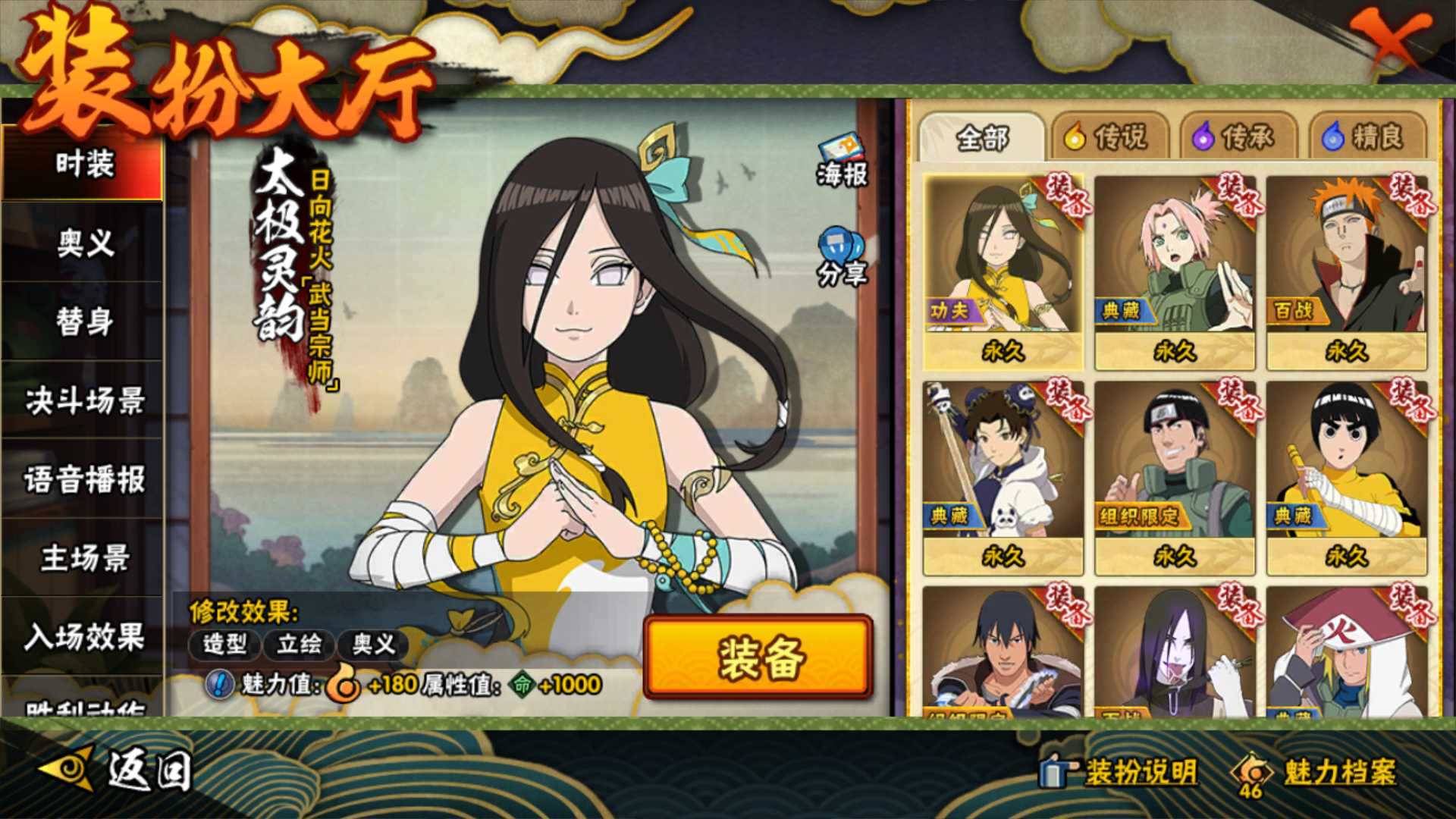1456x819 pixels.
Task: Open the 装扮说明 costume guide
Action: (x=1121, y=772)
